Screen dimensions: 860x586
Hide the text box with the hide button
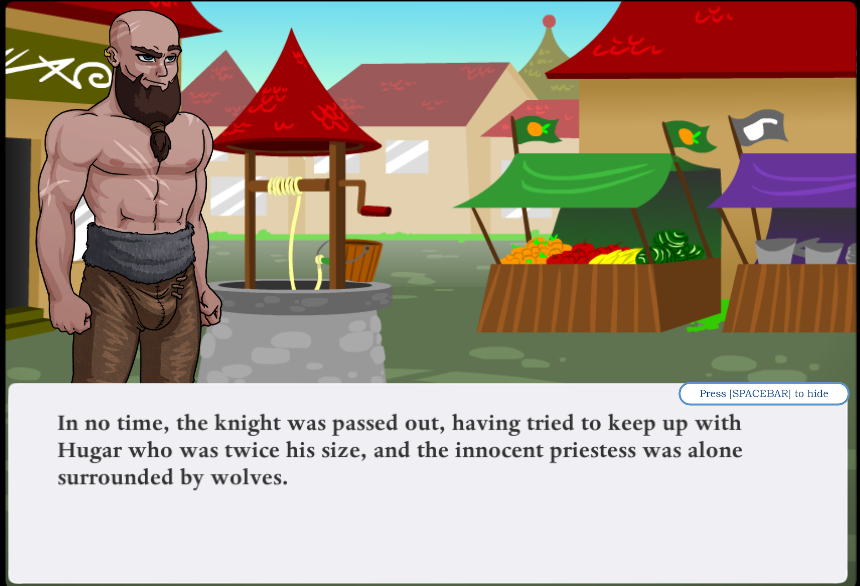[x=763, y=394]
